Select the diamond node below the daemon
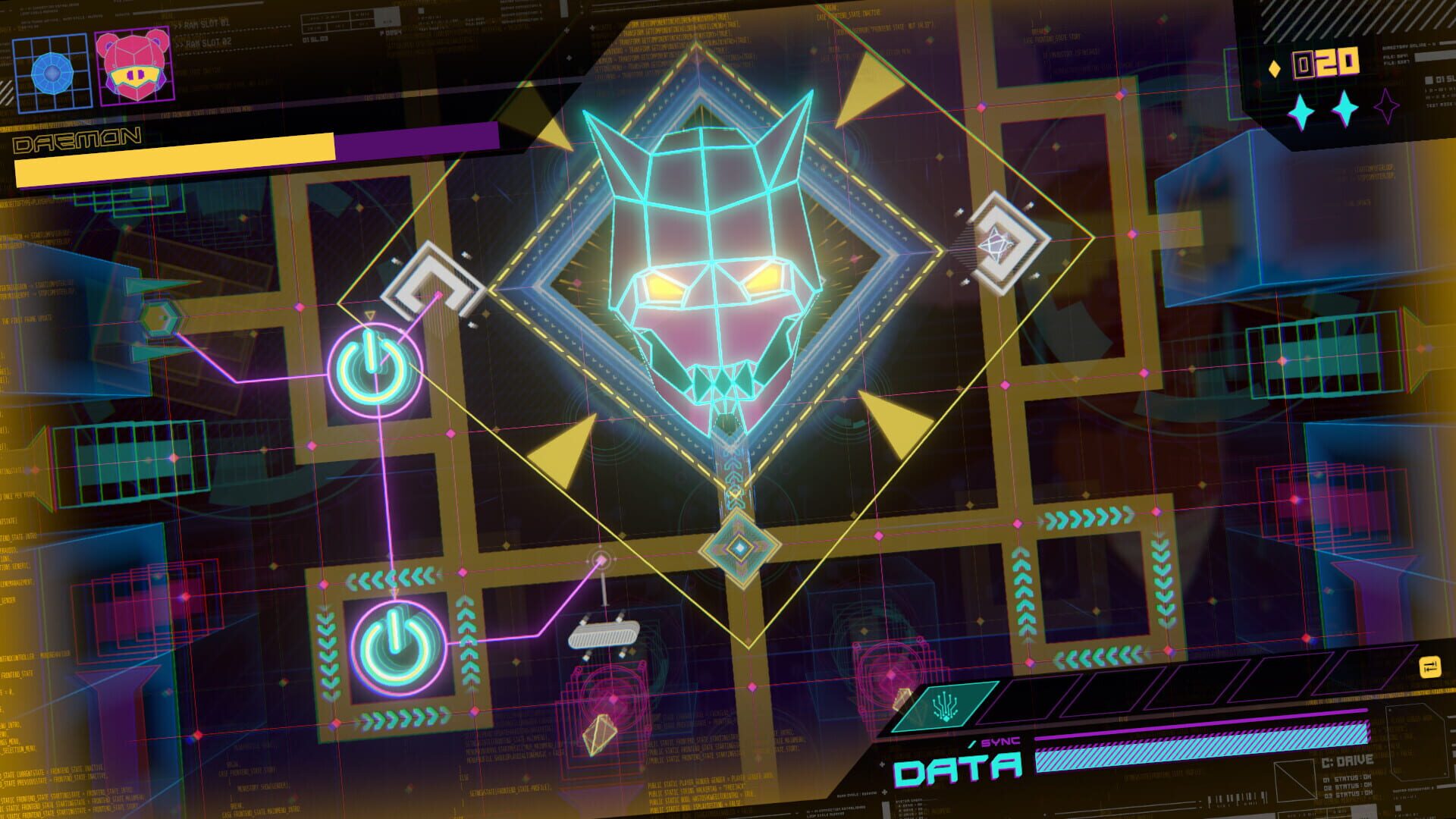The image size is (1456, 819). click(x=739, y=547)
